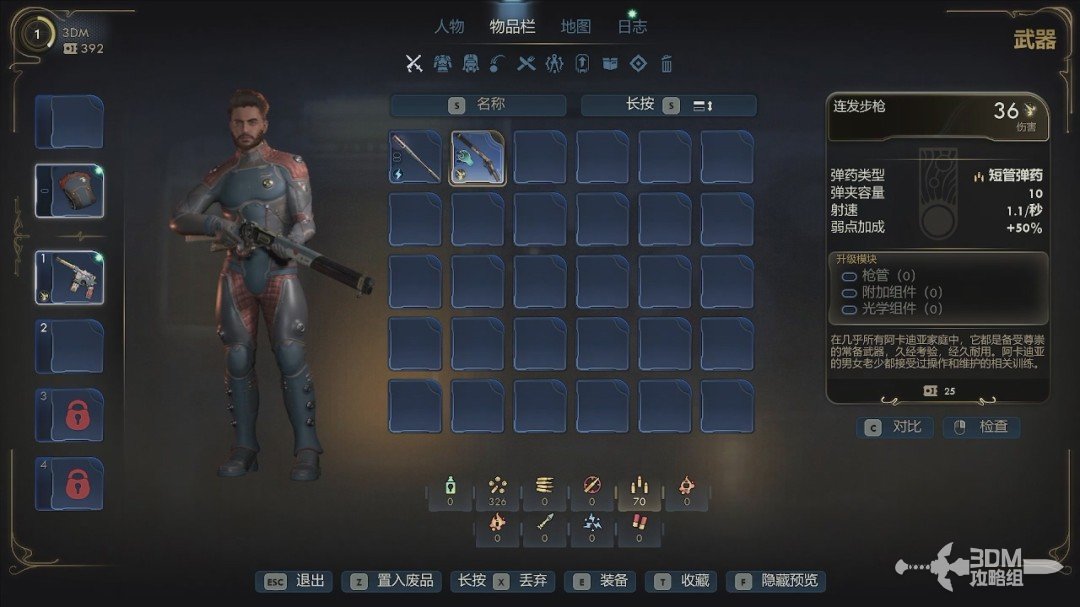Click the 对比 compare button
The image size is (1080, 607).
point(895,427)
